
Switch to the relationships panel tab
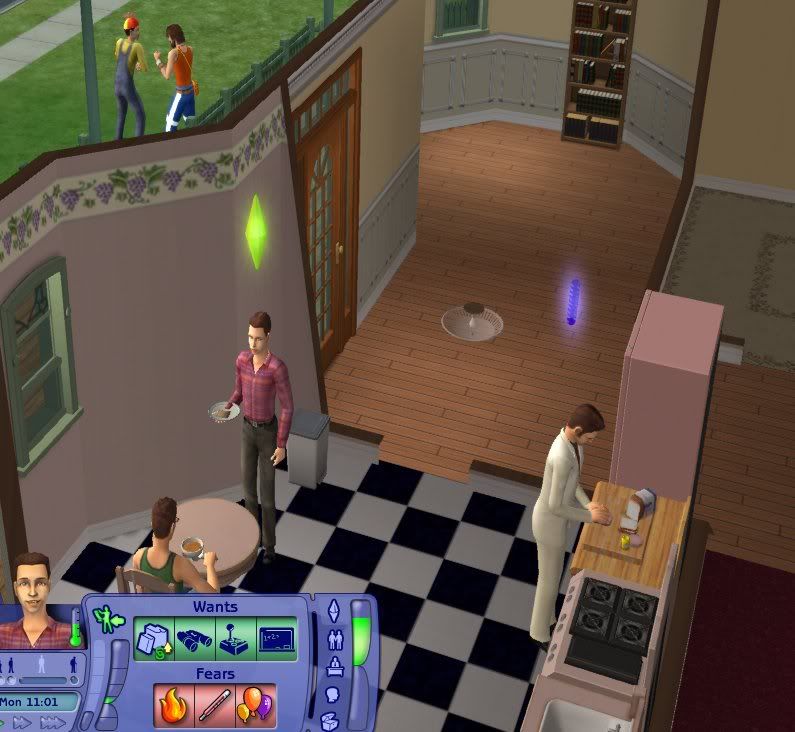(x=335, y=639)
